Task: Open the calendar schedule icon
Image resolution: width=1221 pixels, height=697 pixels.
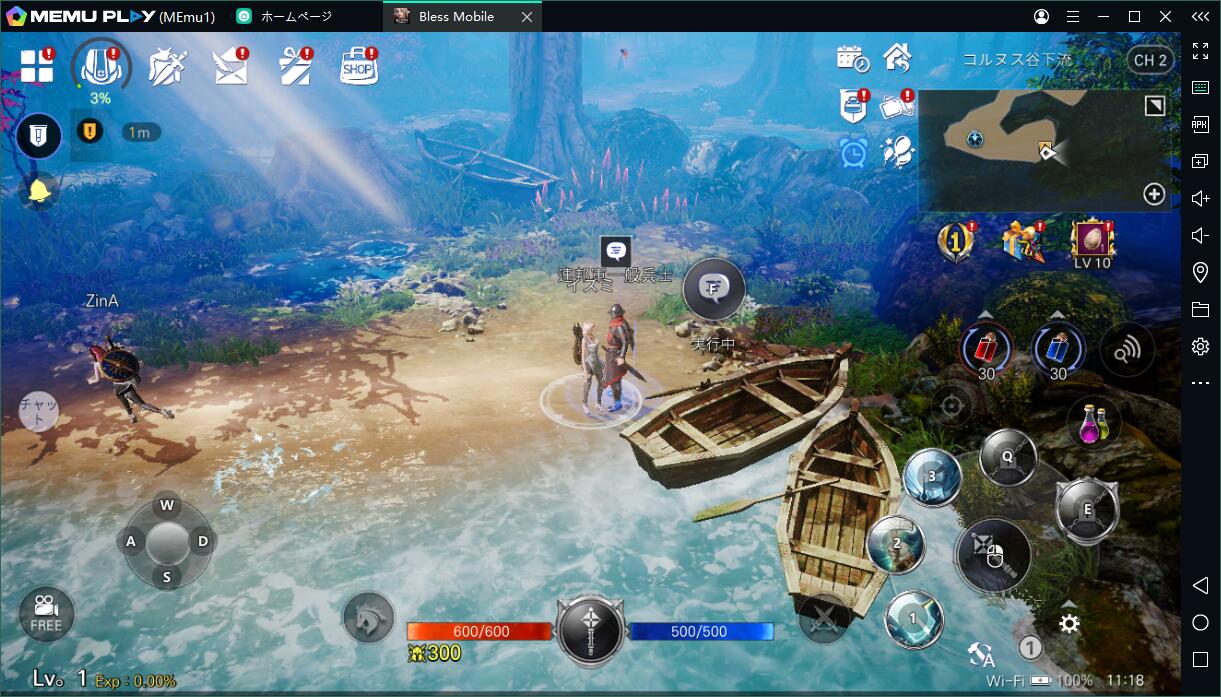Action: pos(852,59)
